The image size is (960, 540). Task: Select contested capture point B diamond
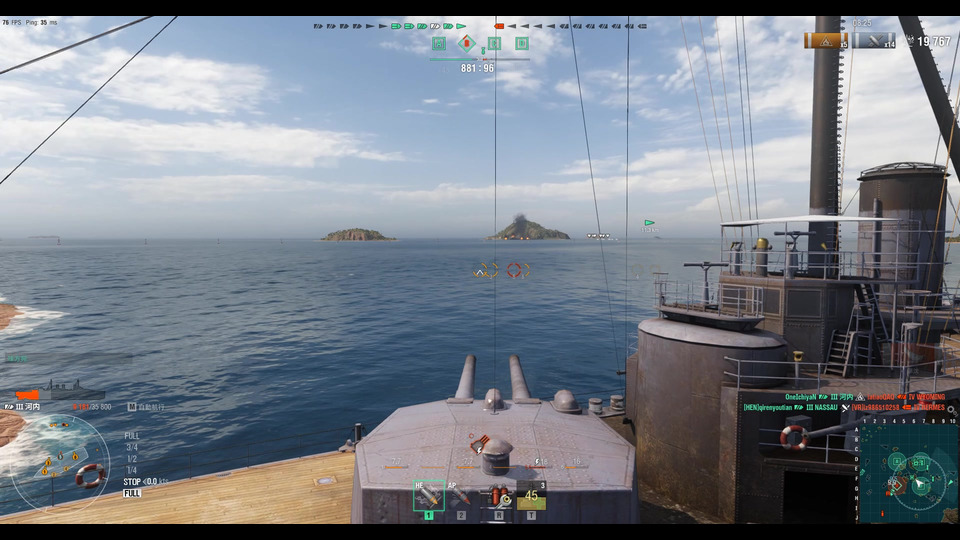466,43
